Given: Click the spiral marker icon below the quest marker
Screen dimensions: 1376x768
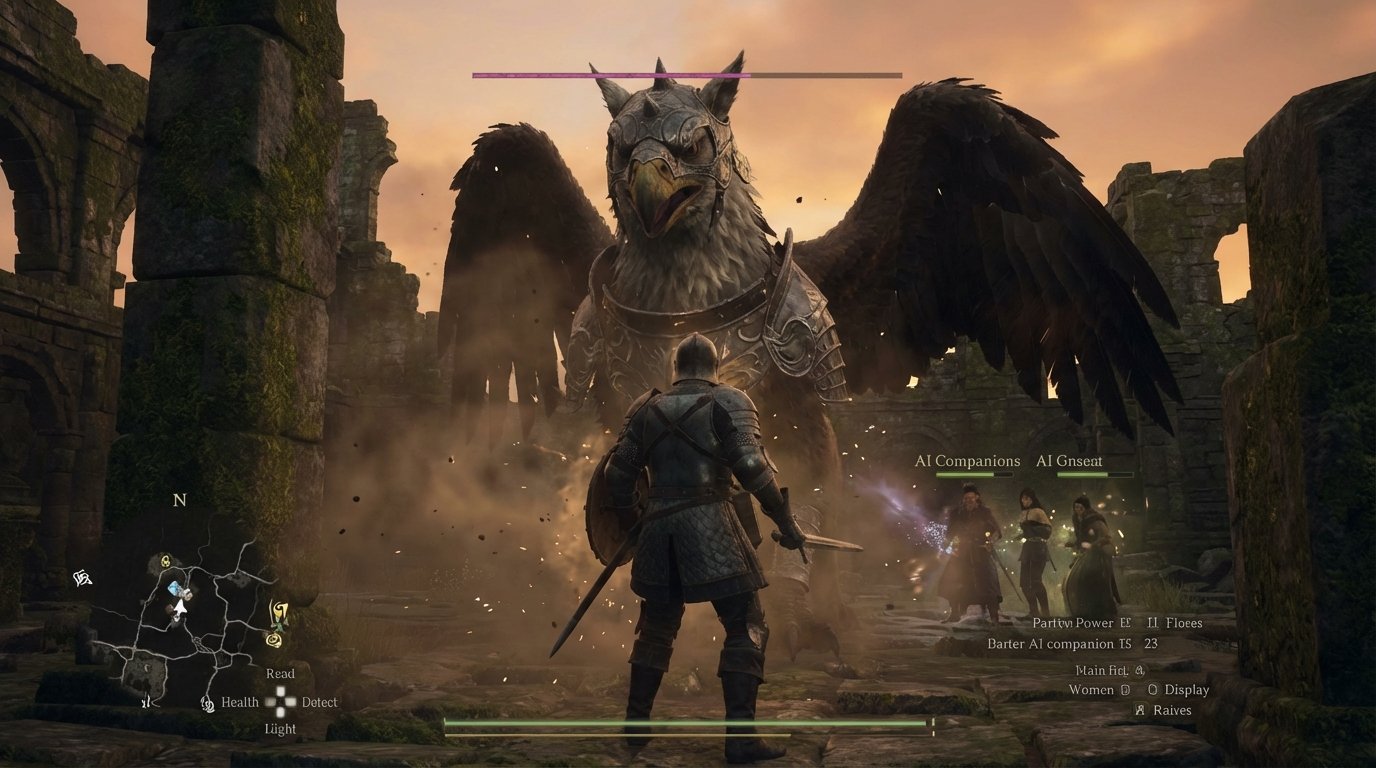Looking at the screenshot, I should click(274, 641).
